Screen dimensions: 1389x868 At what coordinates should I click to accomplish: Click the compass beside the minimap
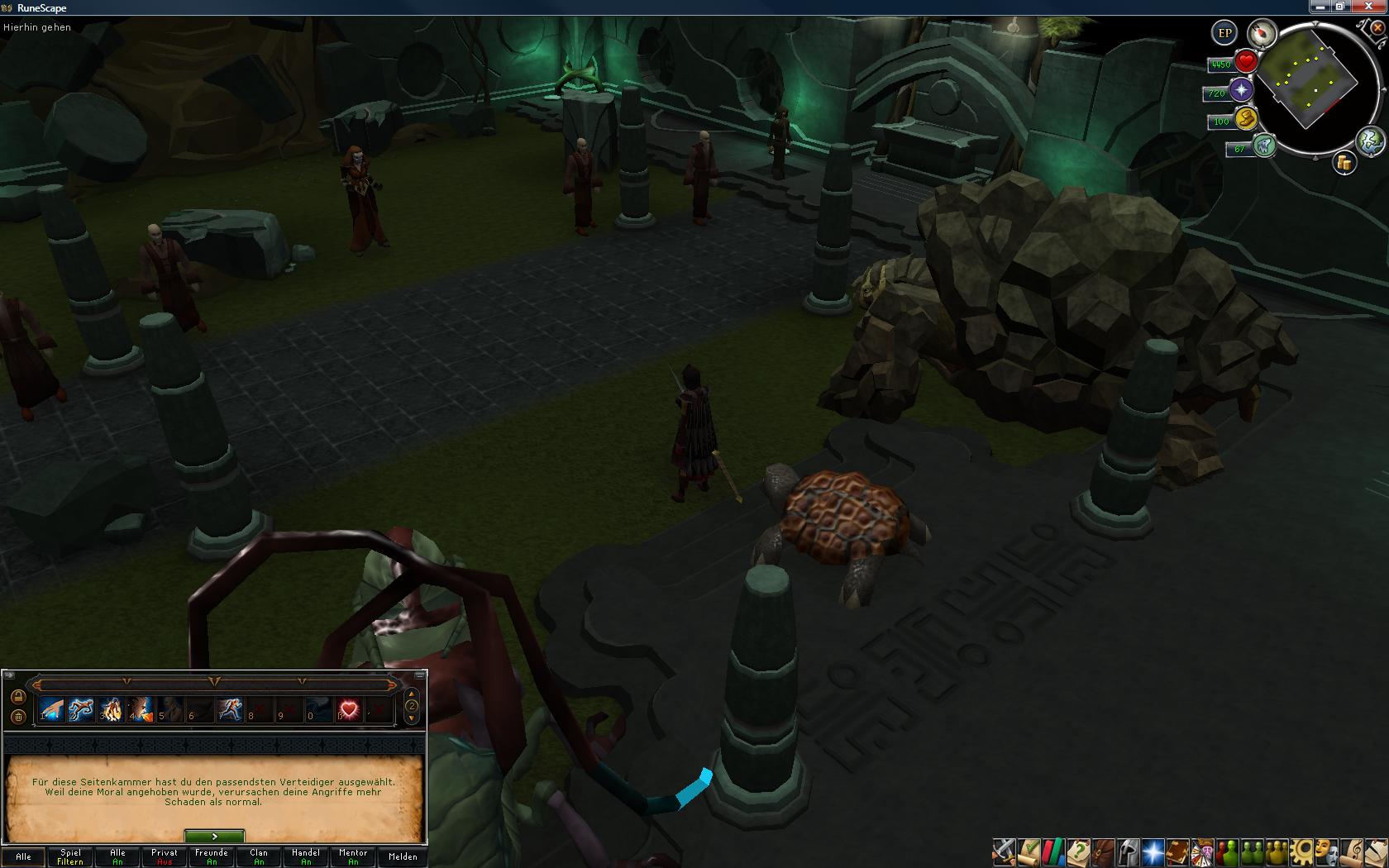1262,34
